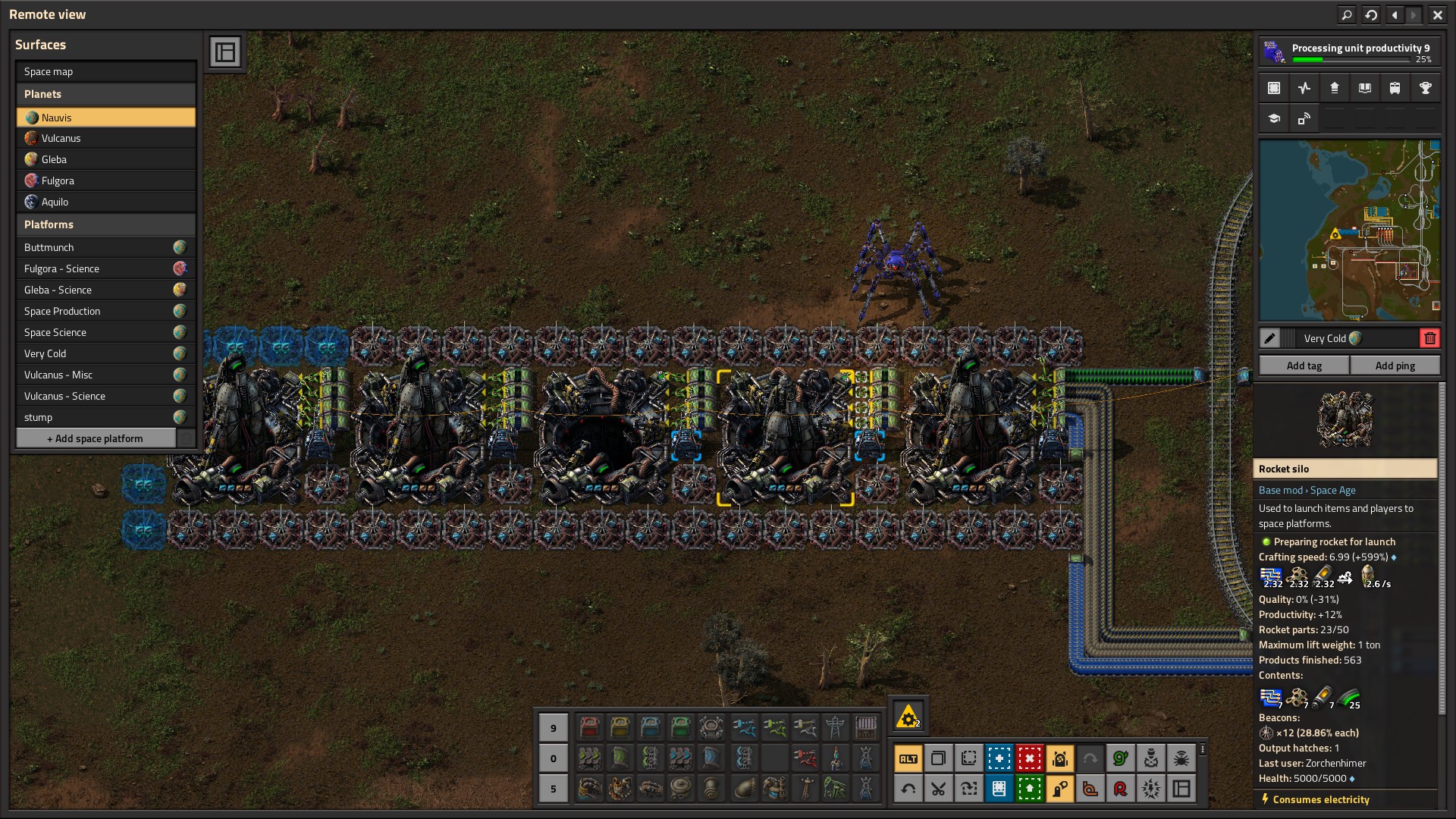Toggle the ALT mode shortcut
Image resolution: width=1456 pixels, height=819 pixels.
908,758
